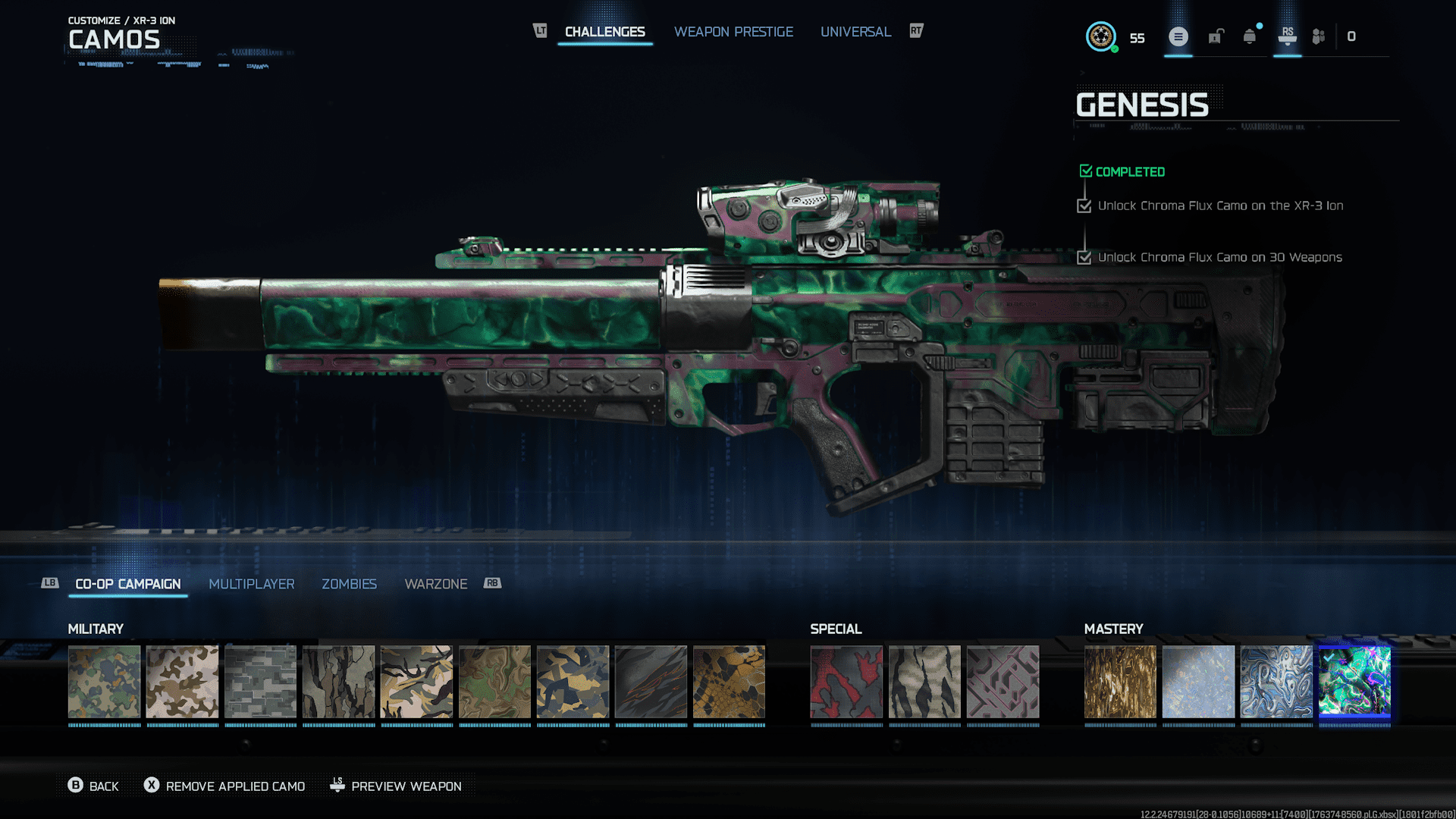Select the Co-op Campaign category
The image size is (1456, 819).
tap(128, 584)
